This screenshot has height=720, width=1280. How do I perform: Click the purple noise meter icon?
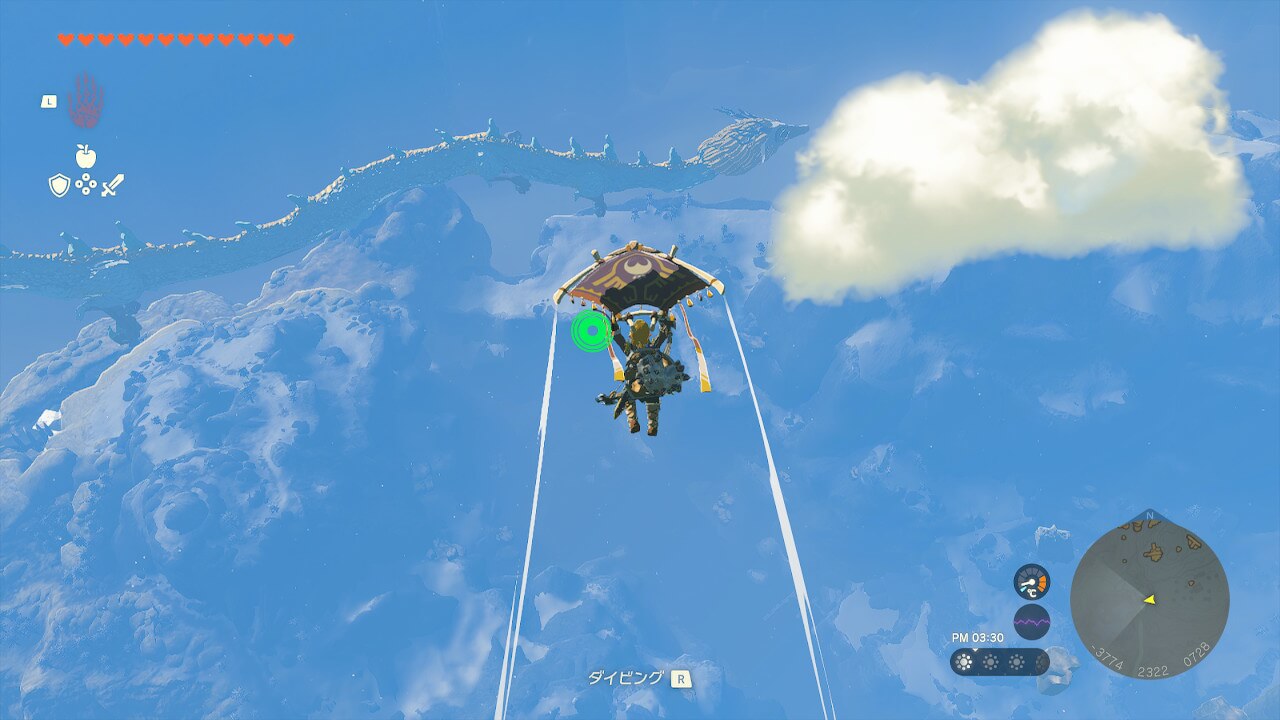coord(1031,622)
